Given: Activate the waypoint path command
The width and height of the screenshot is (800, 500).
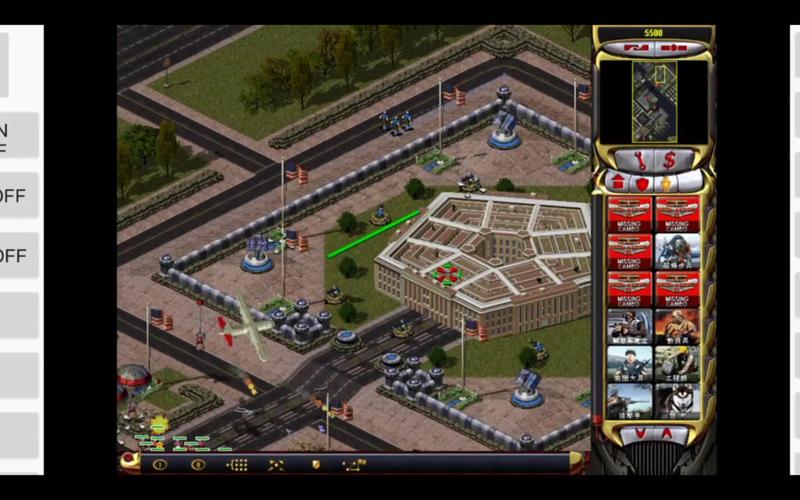Looking at the screenshot, I should point(354,464).
